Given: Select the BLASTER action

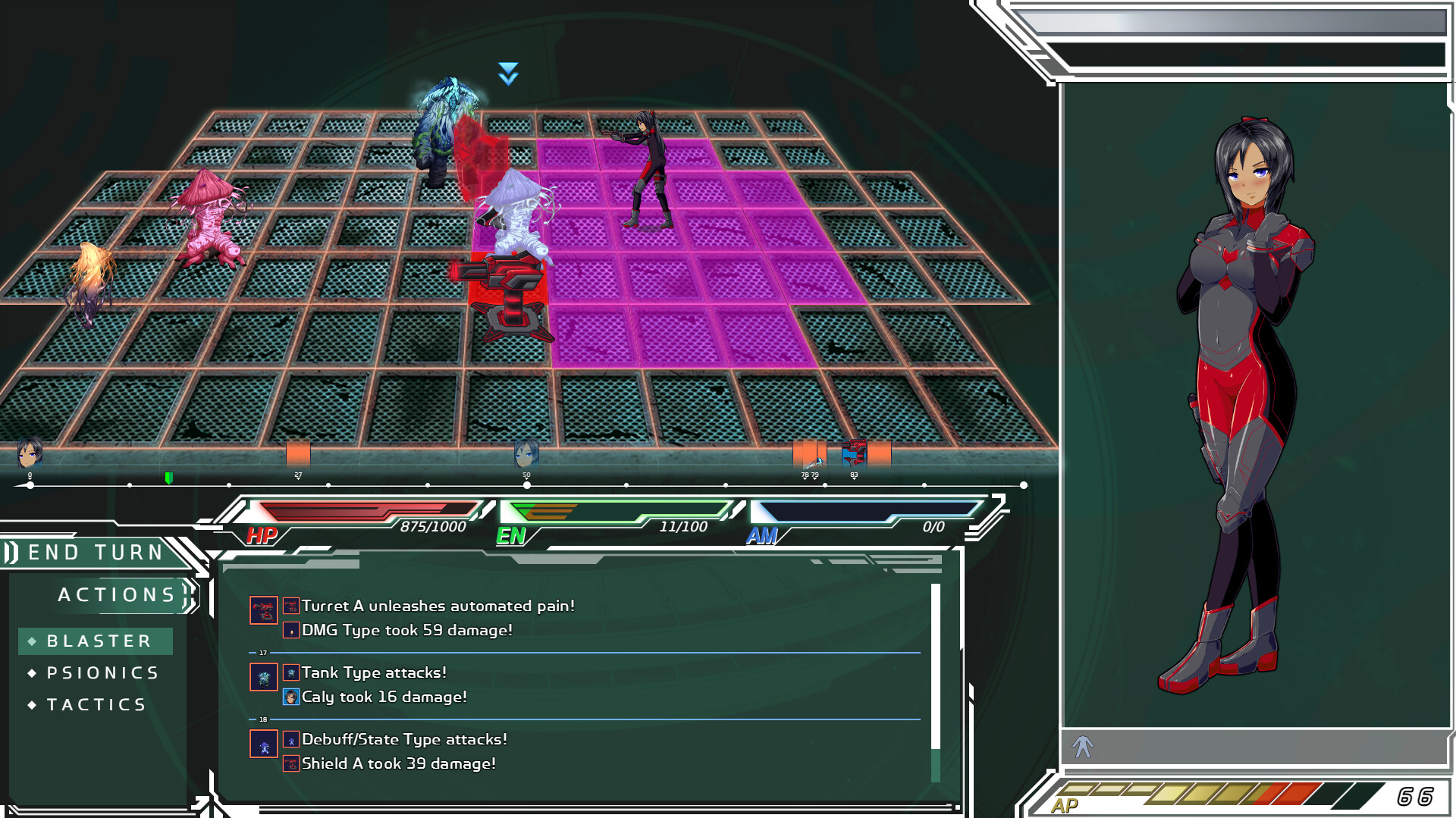Looking at the screenshot, I should 96,641.
